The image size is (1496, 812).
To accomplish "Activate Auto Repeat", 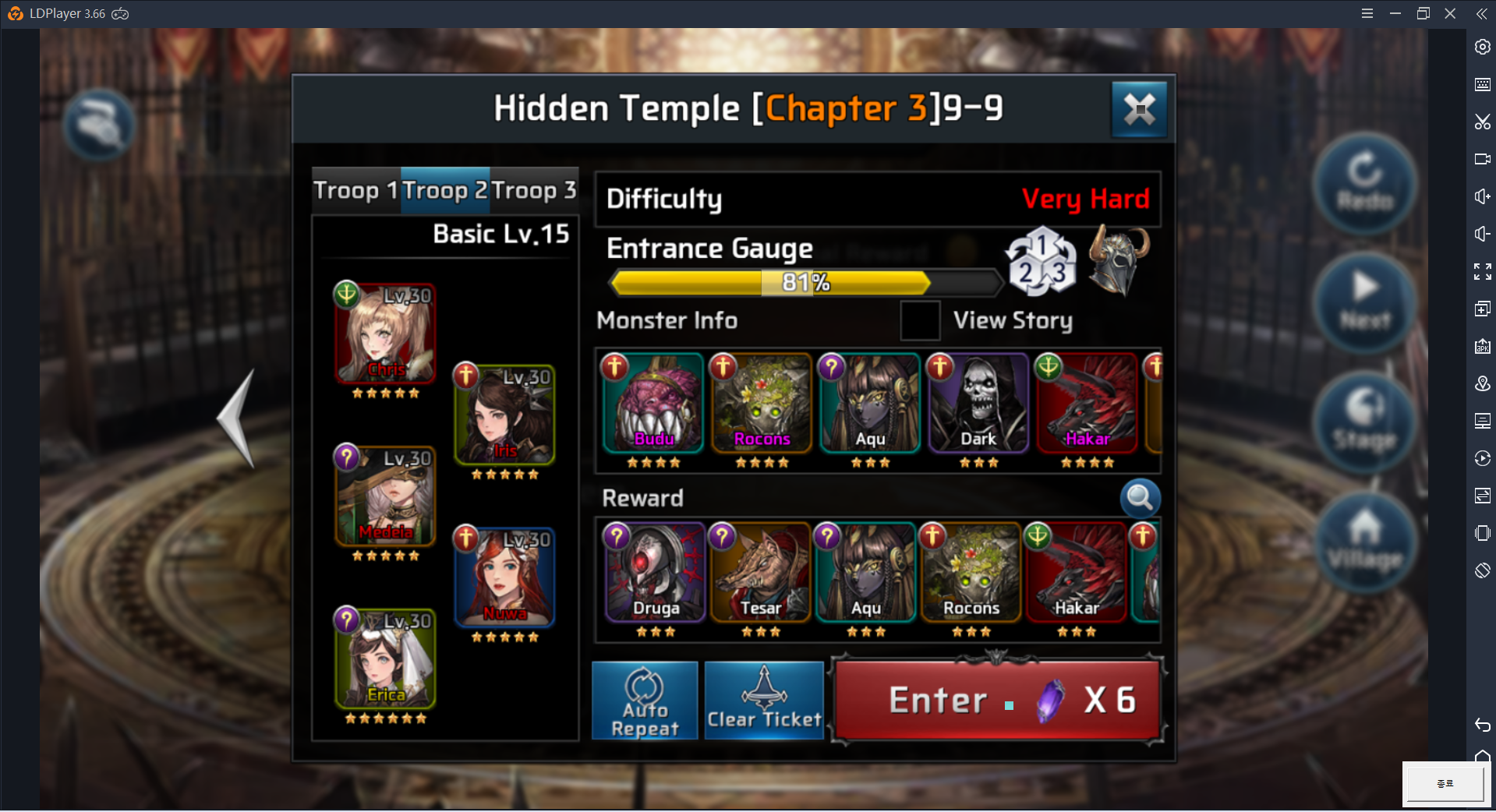I will click(x=645, y=701).
